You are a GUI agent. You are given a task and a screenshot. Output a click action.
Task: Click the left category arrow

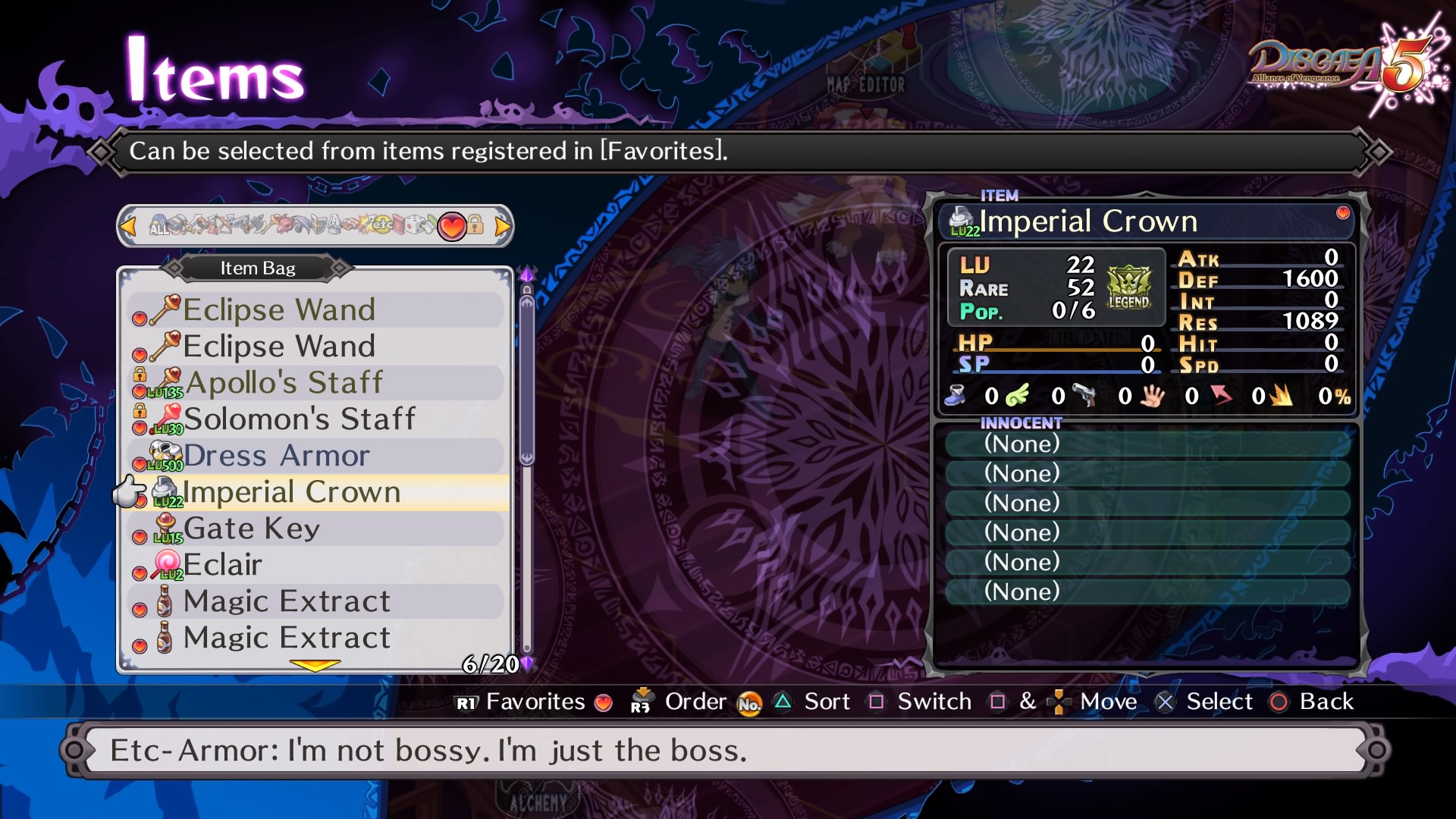pyautogui.click(x=128, y=226)
